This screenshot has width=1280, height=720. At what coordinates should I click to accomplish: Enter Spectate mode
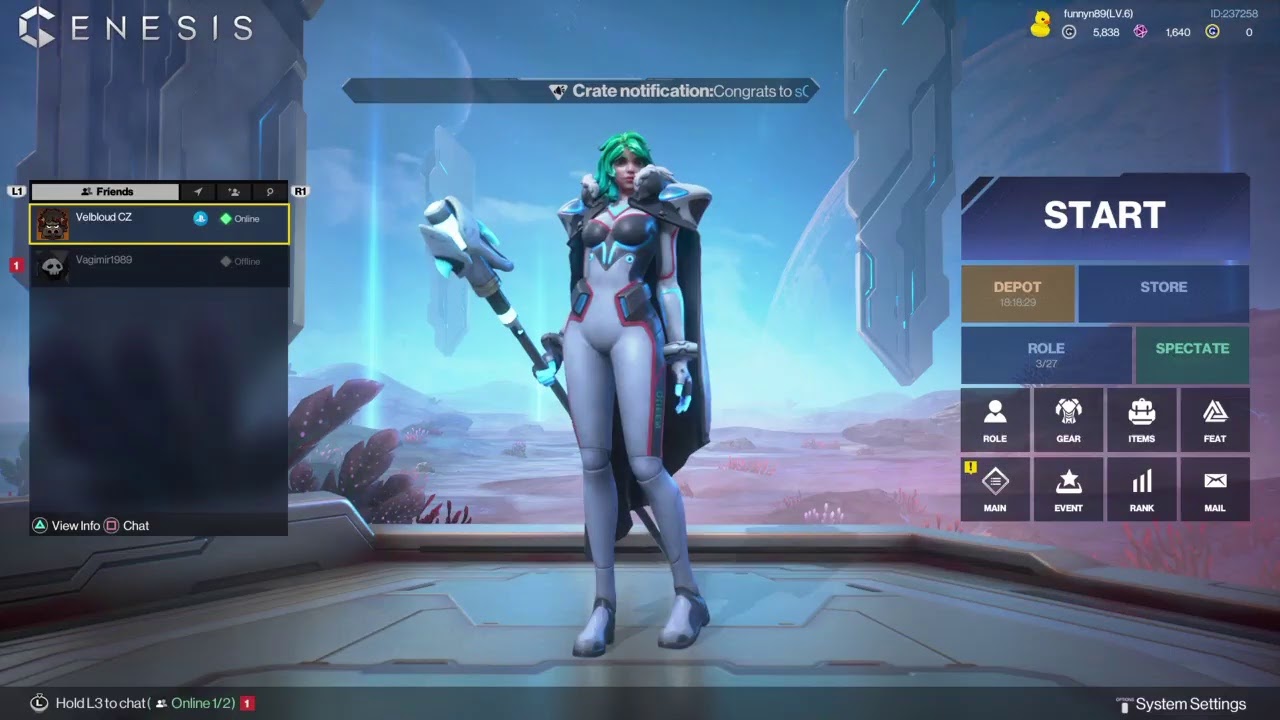(x=1192, y=355)
